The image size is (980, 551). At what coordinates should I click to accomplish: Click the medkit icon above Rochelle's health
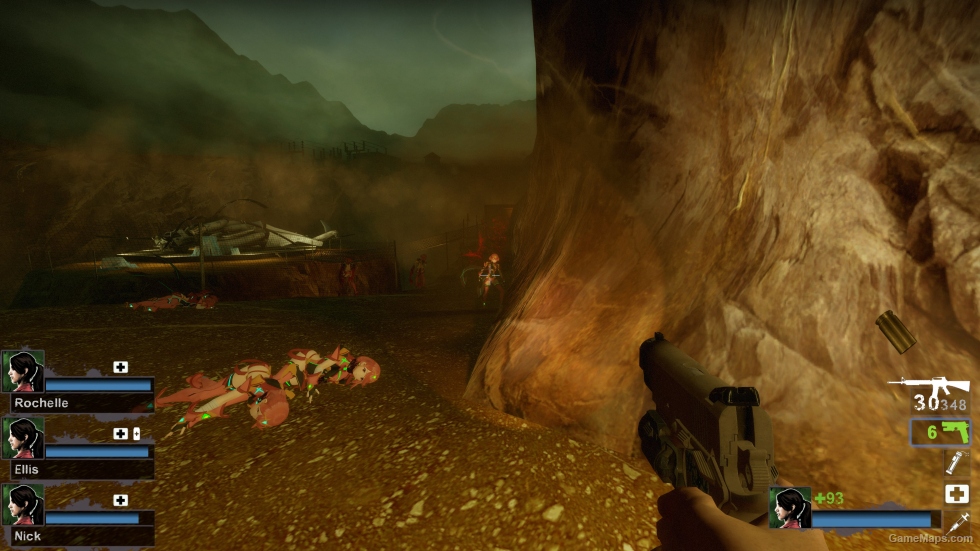tap(121, 367)
